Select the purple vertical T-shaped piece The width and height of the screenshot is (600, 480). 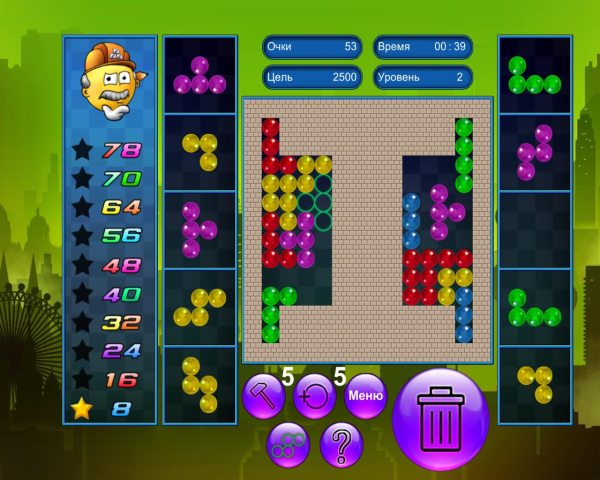click(197, 229)
